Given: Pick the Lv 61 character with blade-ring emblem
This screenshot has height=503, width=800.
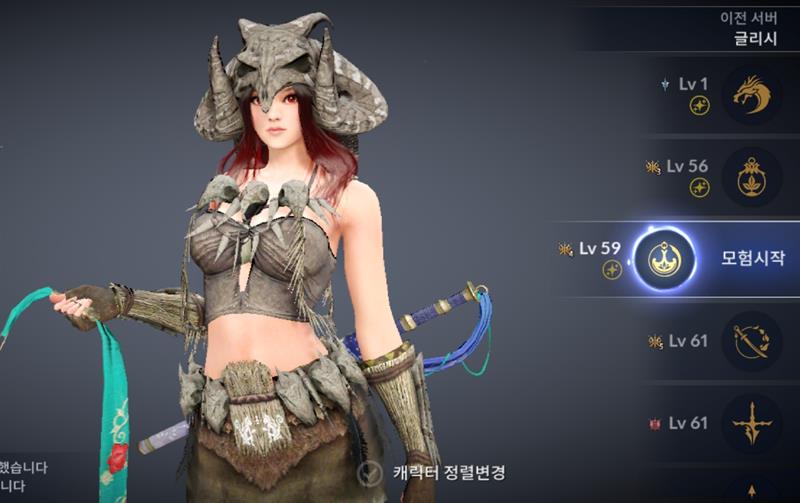Looking at the screenshot, I should pyautogui.click(x=751, y=342).
